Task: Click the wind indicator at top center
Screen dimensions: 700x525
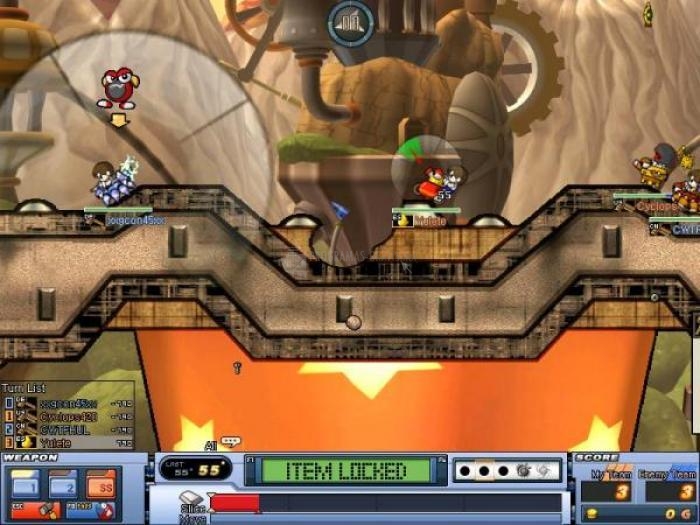Action: pos(351,22)
